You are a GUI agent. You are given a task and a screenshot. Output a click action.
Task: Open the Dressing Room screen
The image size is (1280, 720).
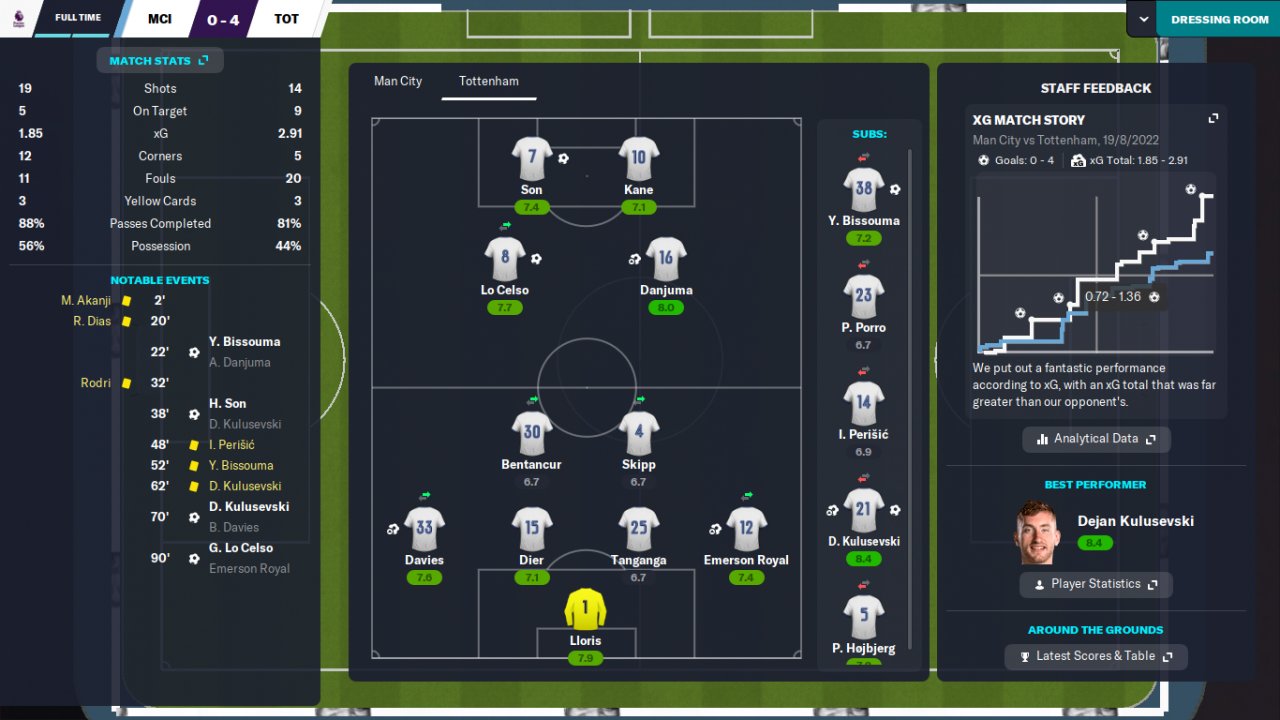click(1219, 19)
